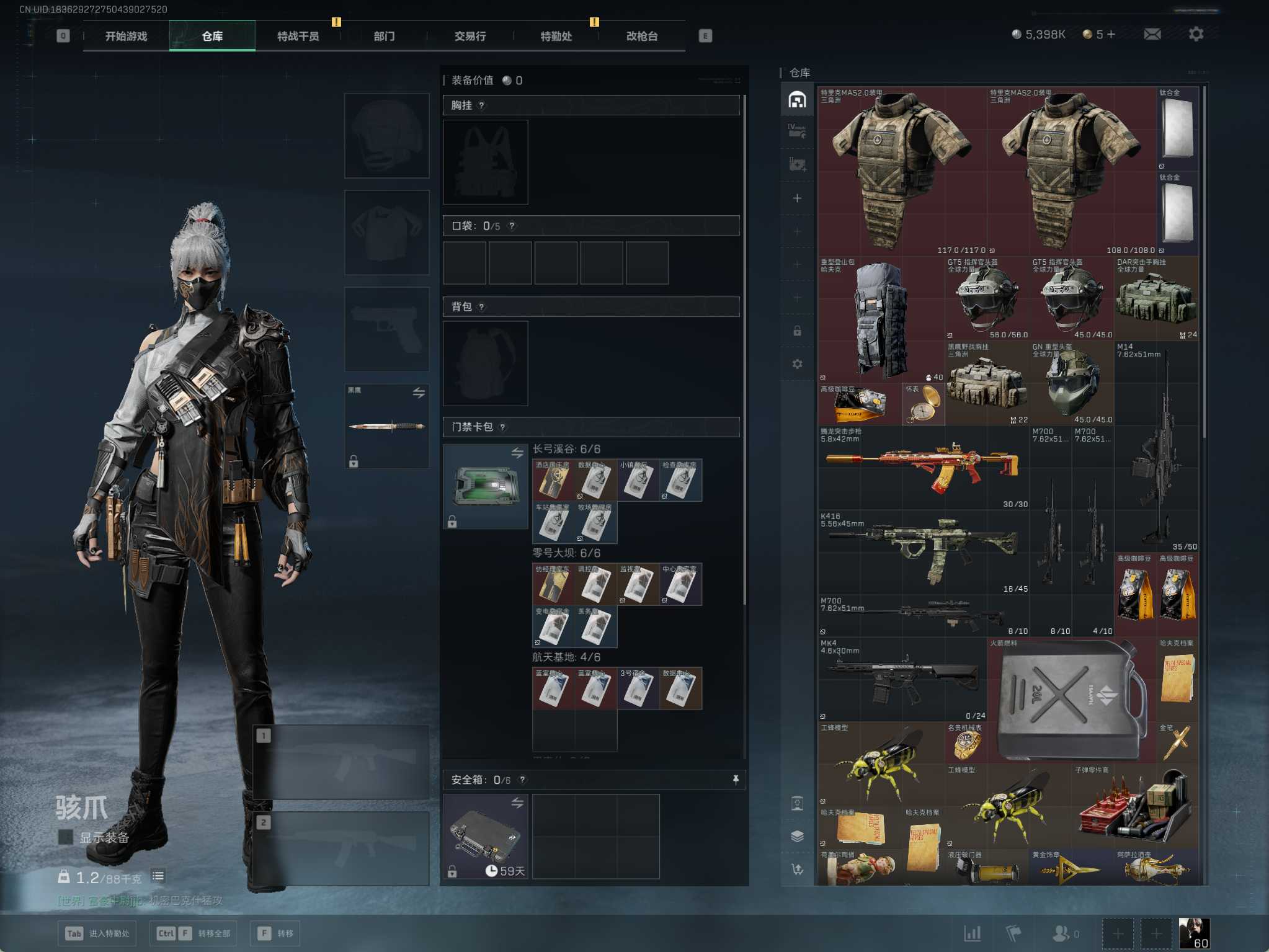1269x952 pixels.
Task: Toggle the 显示装备 checkbox
Action: (65, 837)
